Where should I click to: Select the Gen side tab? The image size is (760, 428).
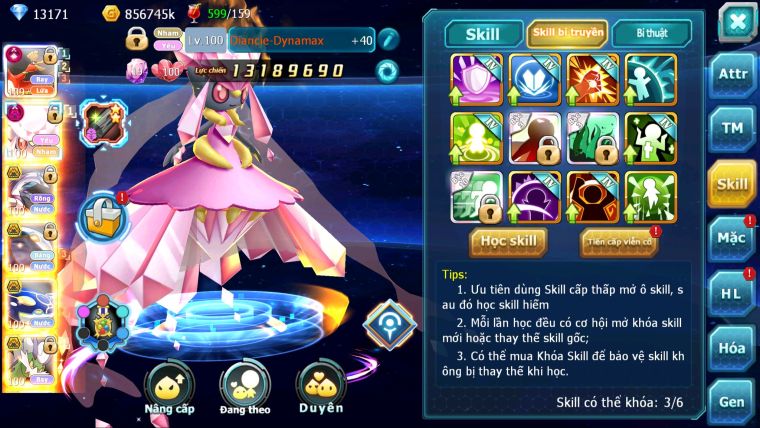[732, 401]
